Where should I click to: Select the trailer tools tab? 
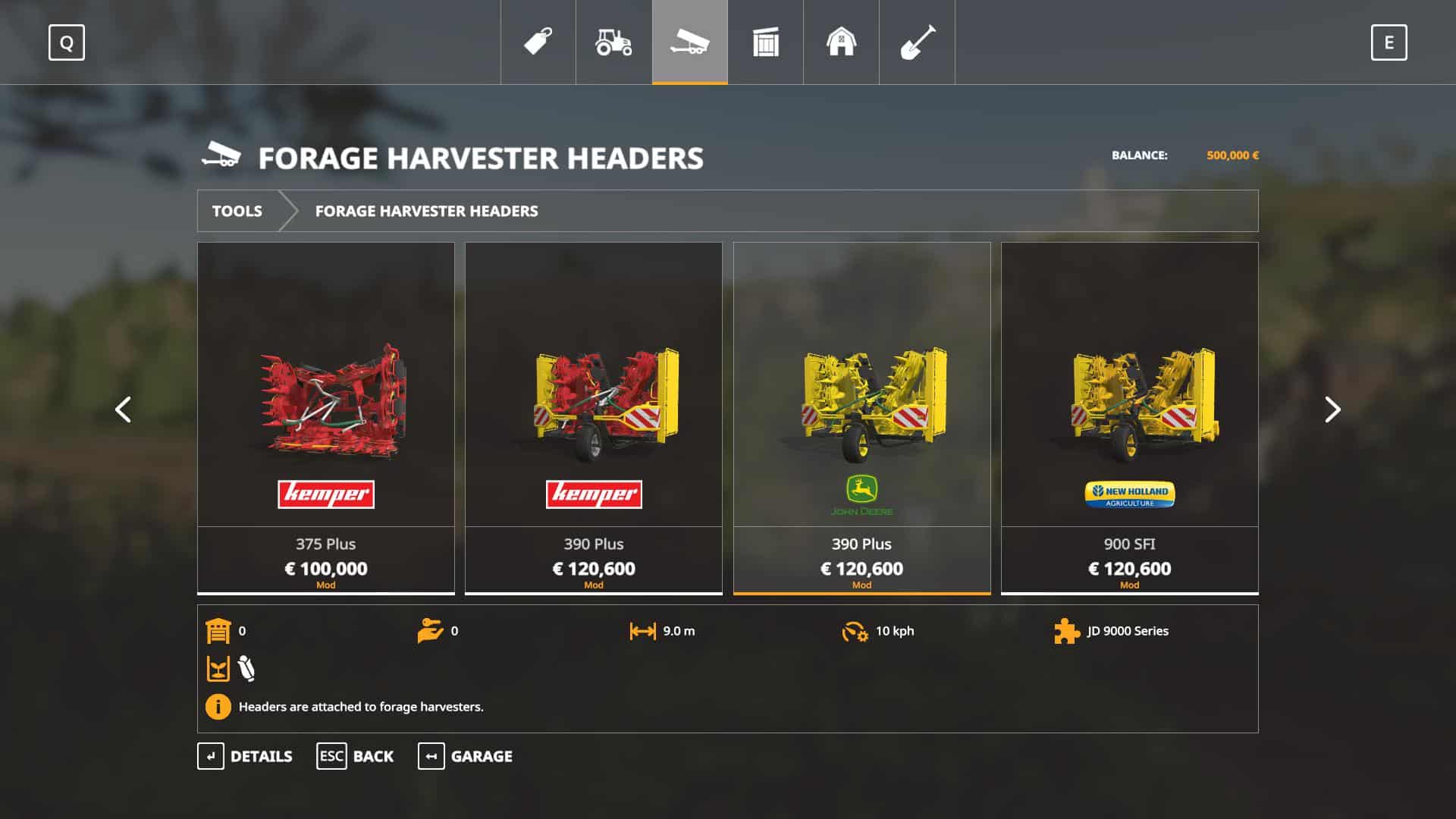689,42
